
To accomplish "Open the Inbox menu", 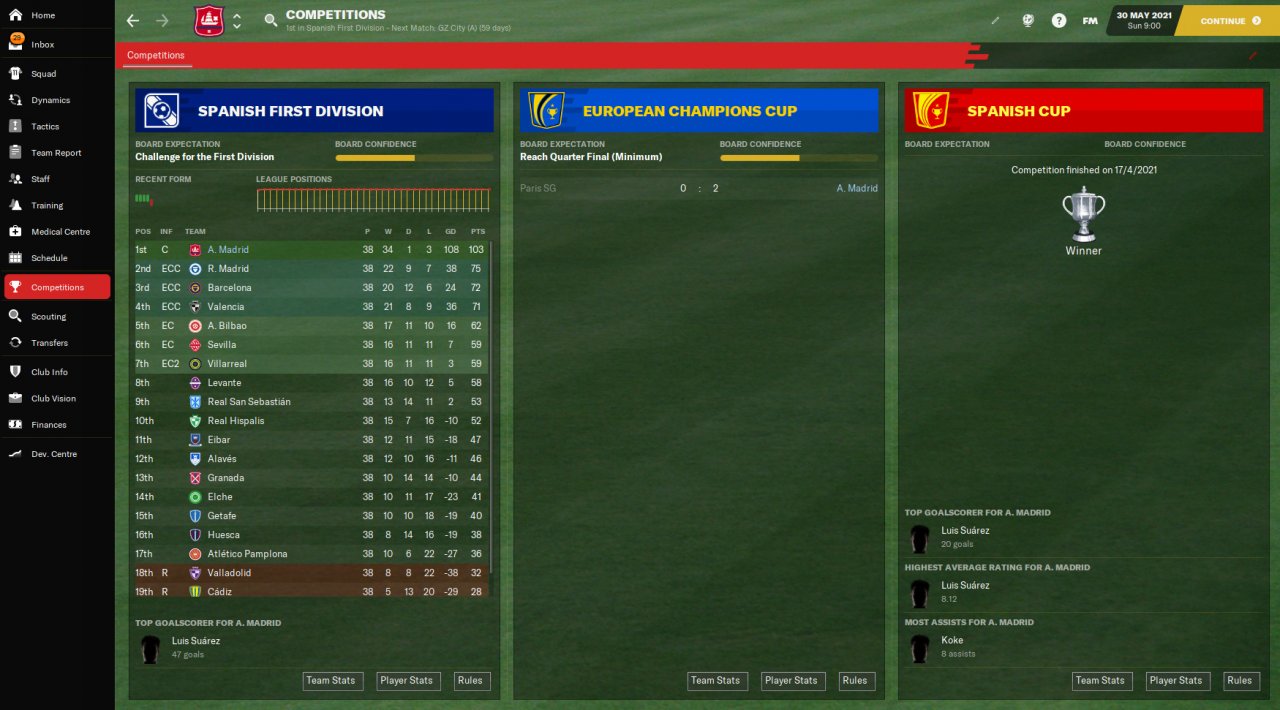I will [x=42, y=45].
